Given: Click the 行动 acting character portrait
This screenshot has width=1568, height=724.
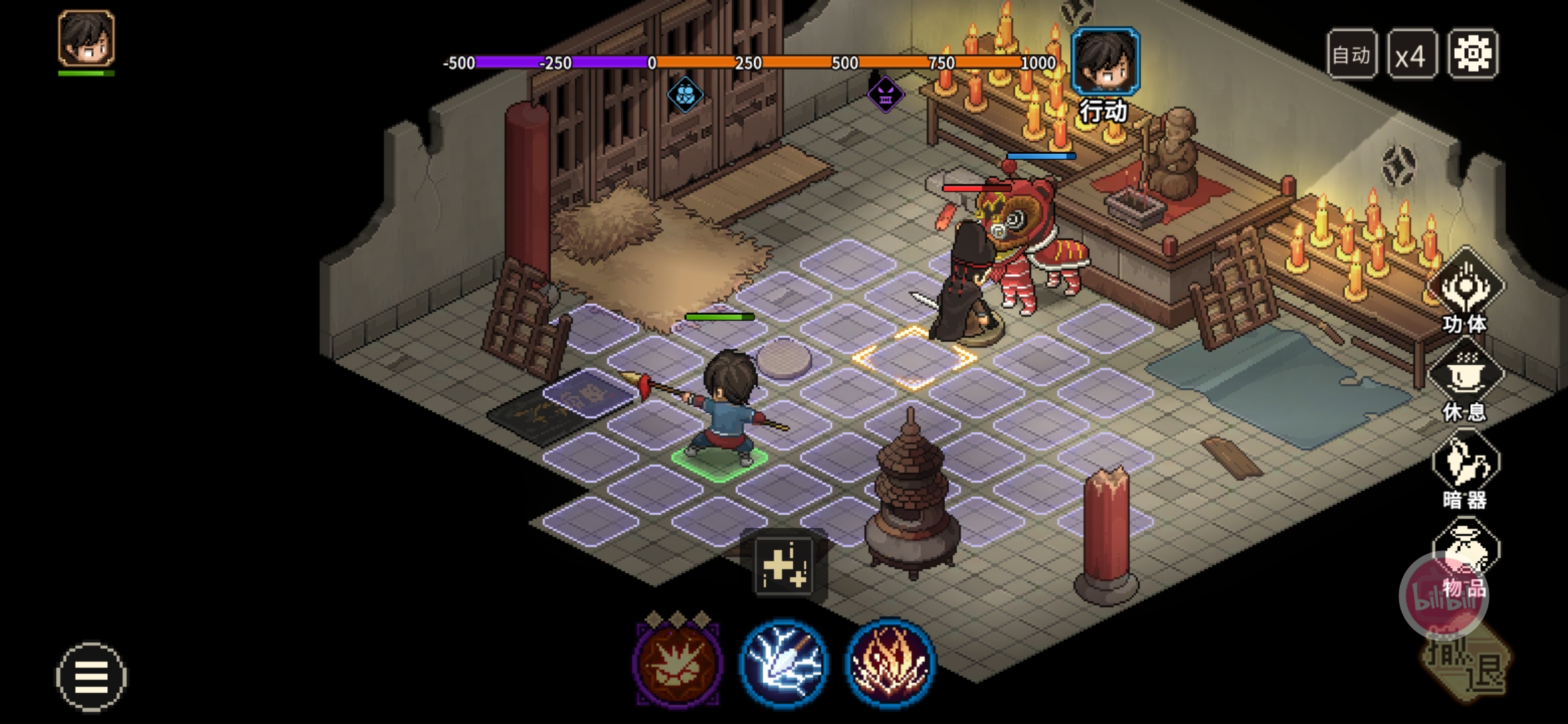Looking at the screenshot, I should 1106,62.
